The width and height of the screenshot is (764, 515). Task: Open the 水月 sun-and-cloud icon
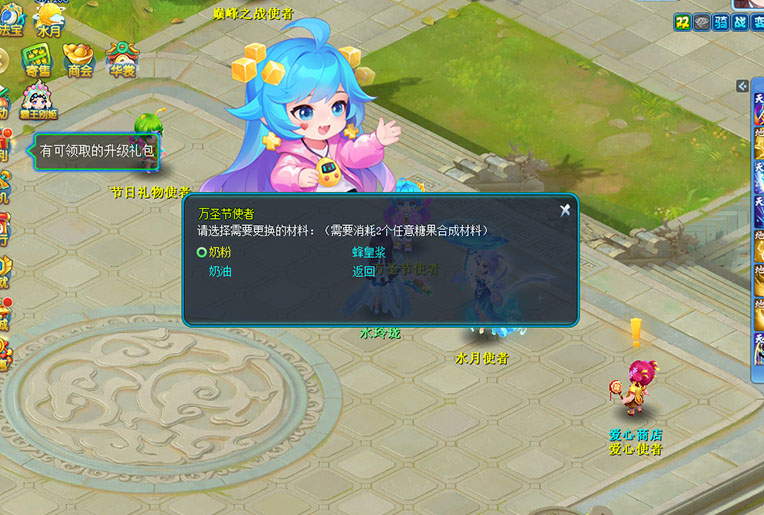[x=49, y=18]
